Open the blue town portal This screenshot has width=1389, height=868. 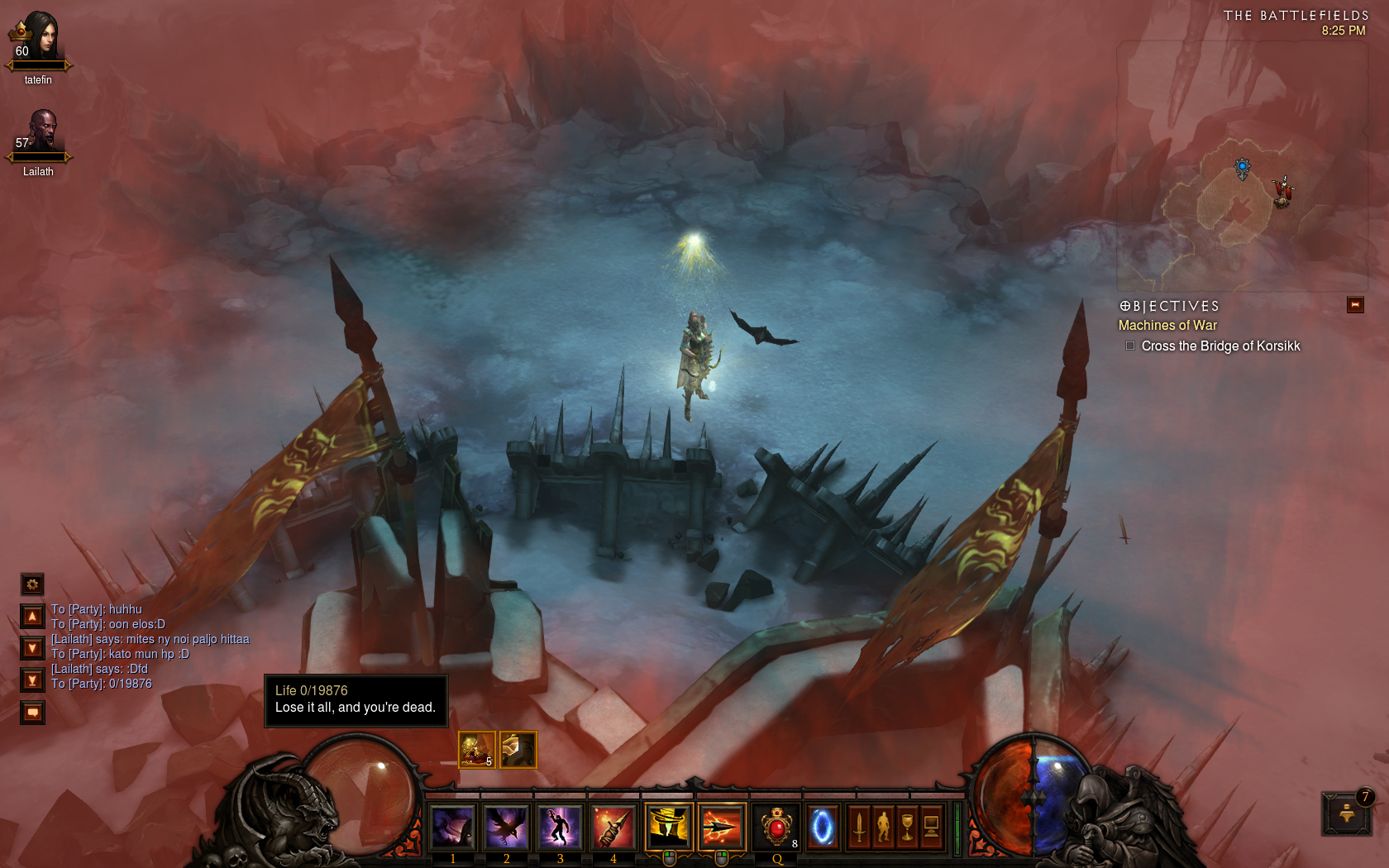coord(822,827)
